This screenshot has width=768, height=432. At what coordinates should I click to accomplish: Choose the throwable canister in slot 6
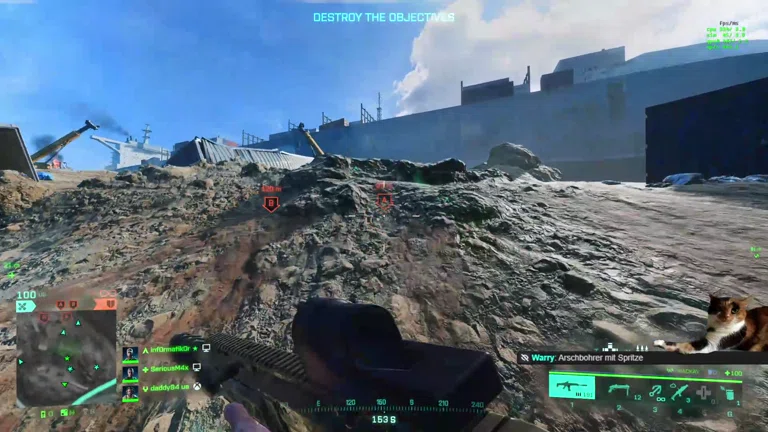(730, 391)
